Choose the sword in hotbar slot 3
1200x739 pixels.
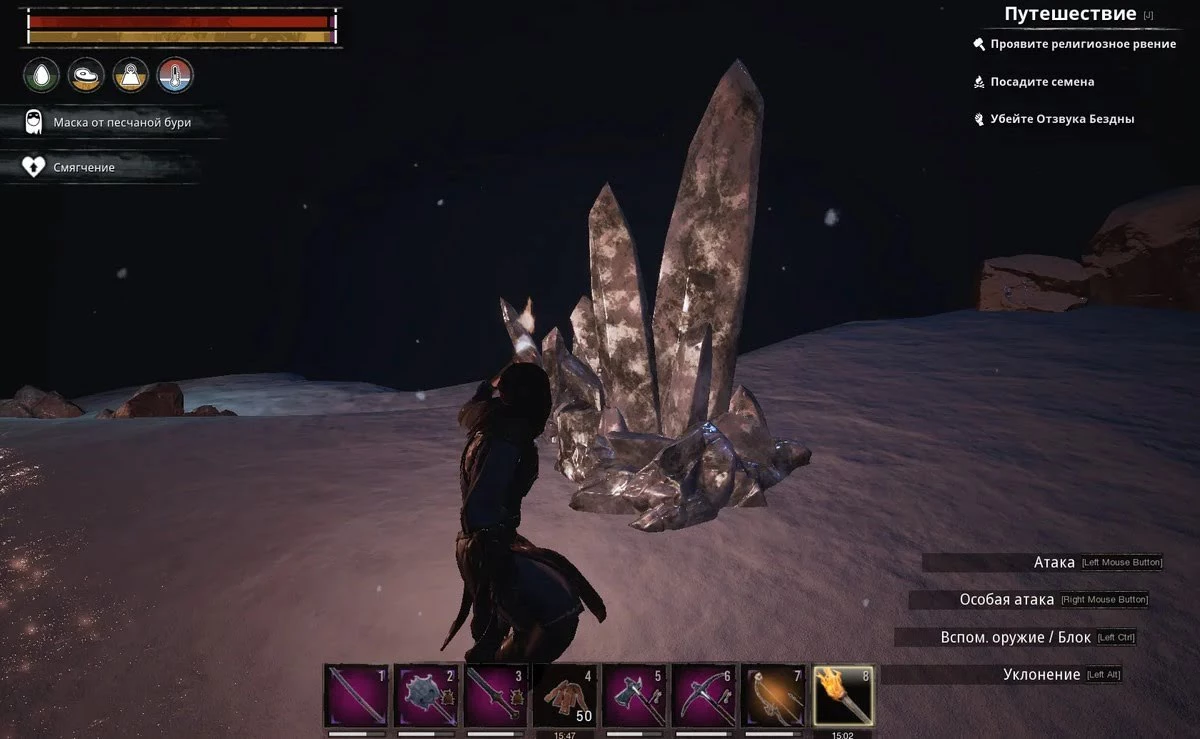click(x=495, y=695)
